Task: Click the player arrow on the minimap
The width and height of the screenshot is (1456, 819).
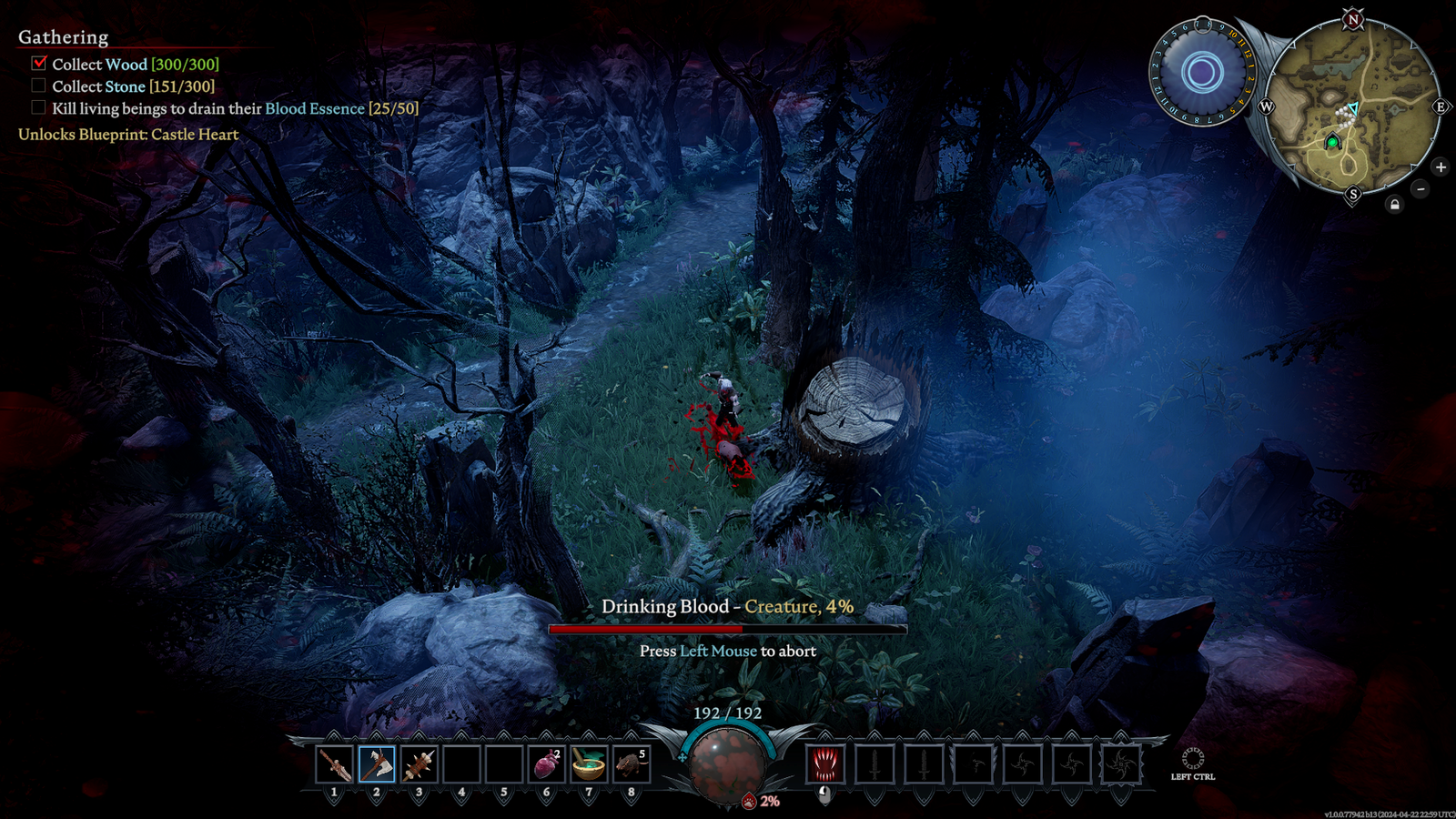Action: coord(1355,107)
